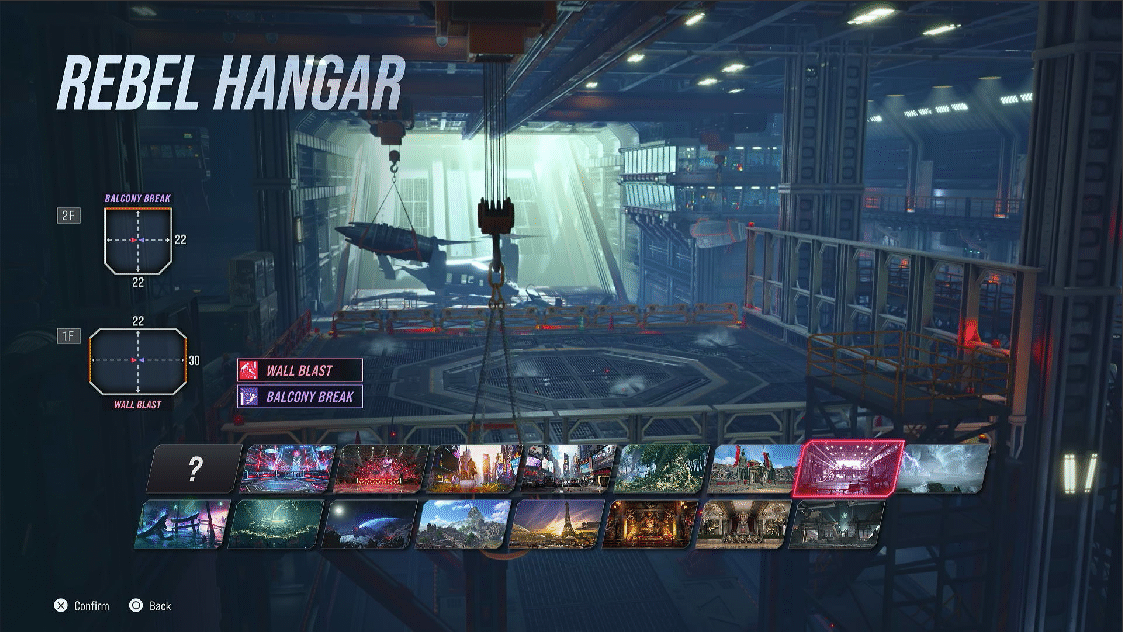Click the Wall Blast legend entry

pos(300,370)
